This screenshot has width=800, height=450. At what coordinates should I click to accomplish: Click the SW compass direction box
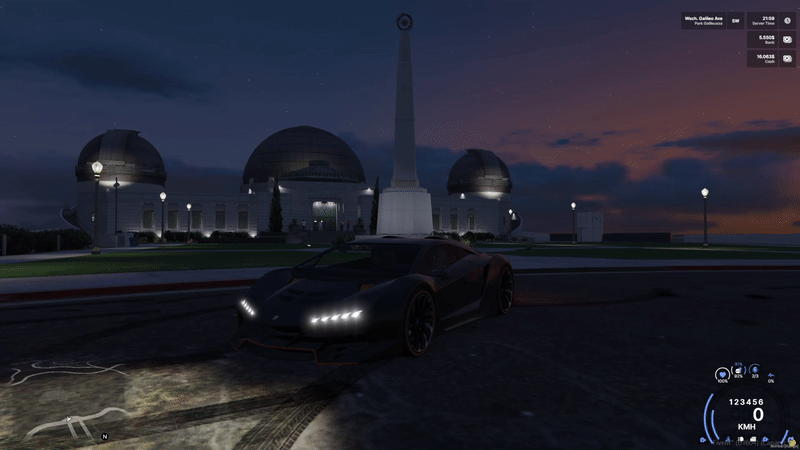click(x=736, y=20)
